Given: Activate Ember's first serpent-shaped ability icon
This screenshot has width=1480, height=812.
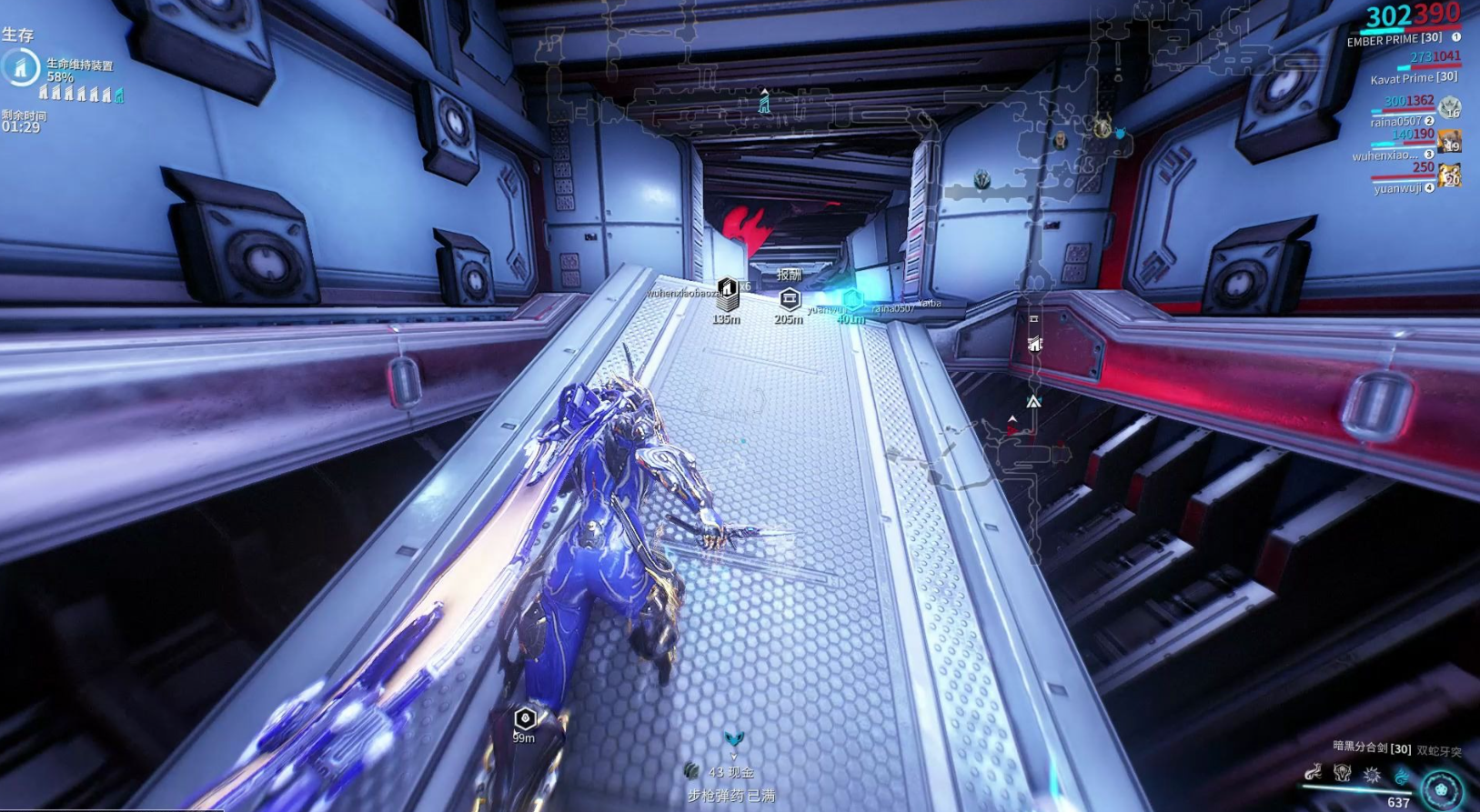Looking at the screenshot, I should point(1313,773).
